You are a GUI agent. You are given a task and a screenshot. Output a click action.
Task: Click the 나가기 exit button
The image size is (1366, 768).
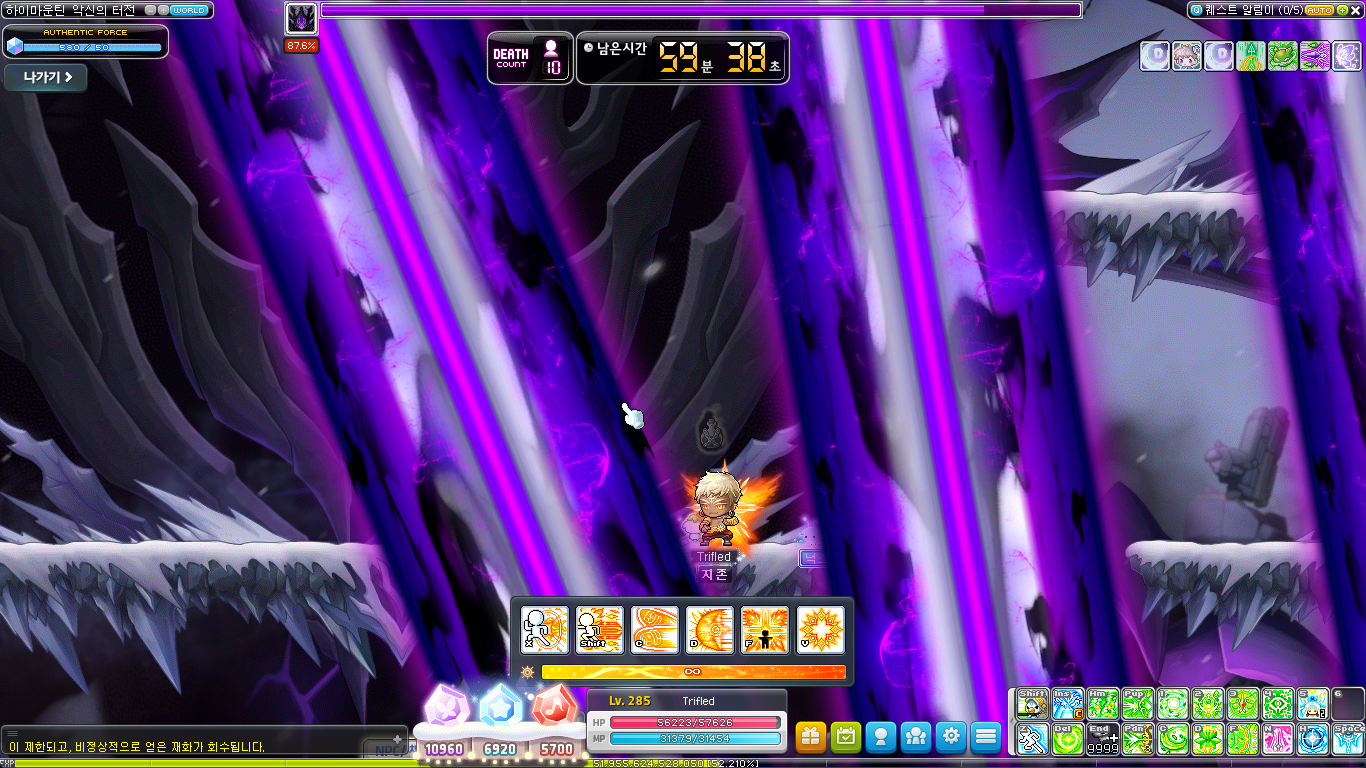(46, 78)
